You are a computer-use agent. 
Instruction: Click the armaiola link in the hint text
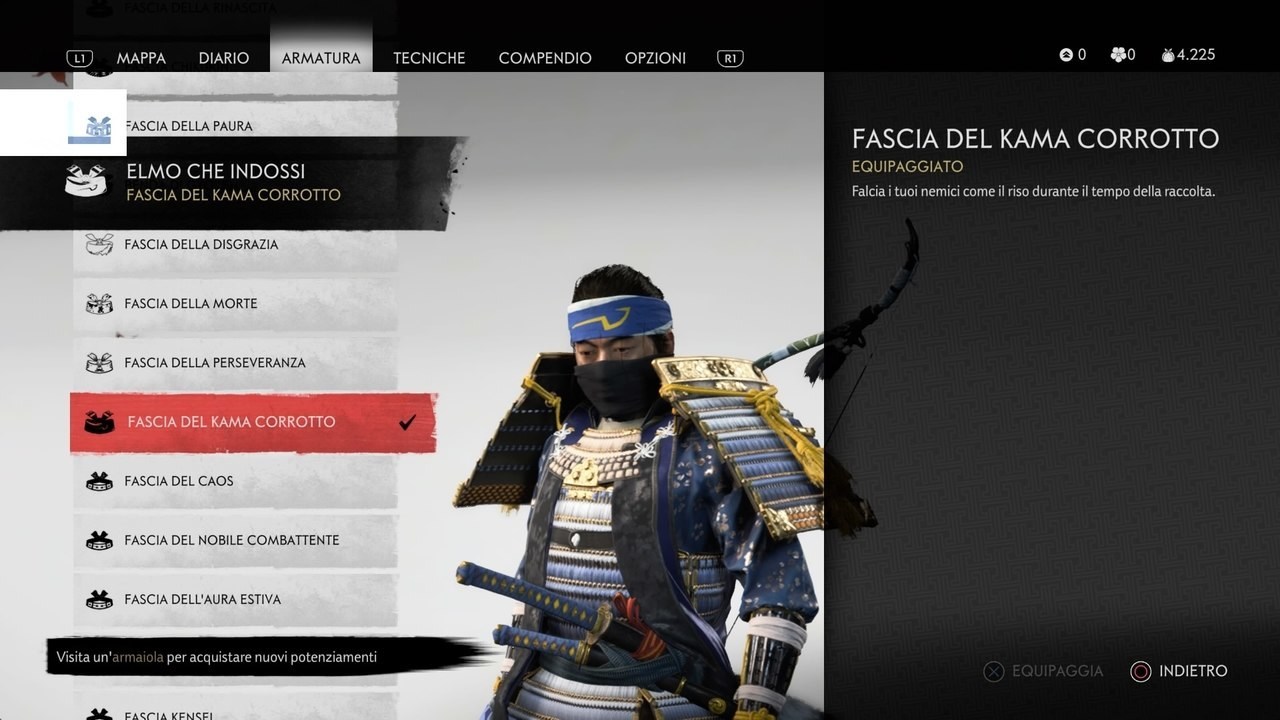pyautogui.click(x=135, y=657)
